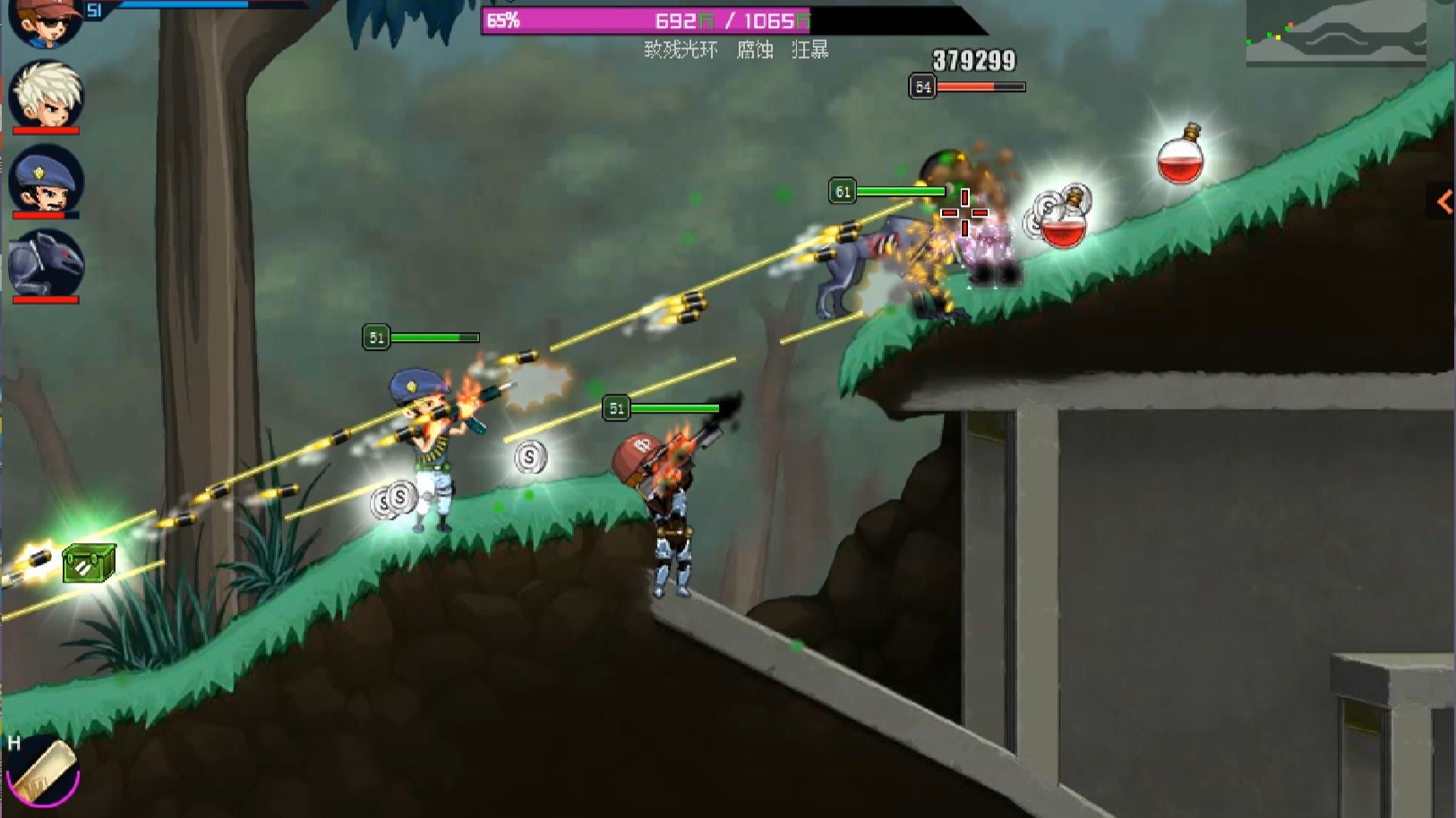This screenshot has width=1456, height=818.
Task: Activate the skill icon labeled H
Action: point(43,771)
